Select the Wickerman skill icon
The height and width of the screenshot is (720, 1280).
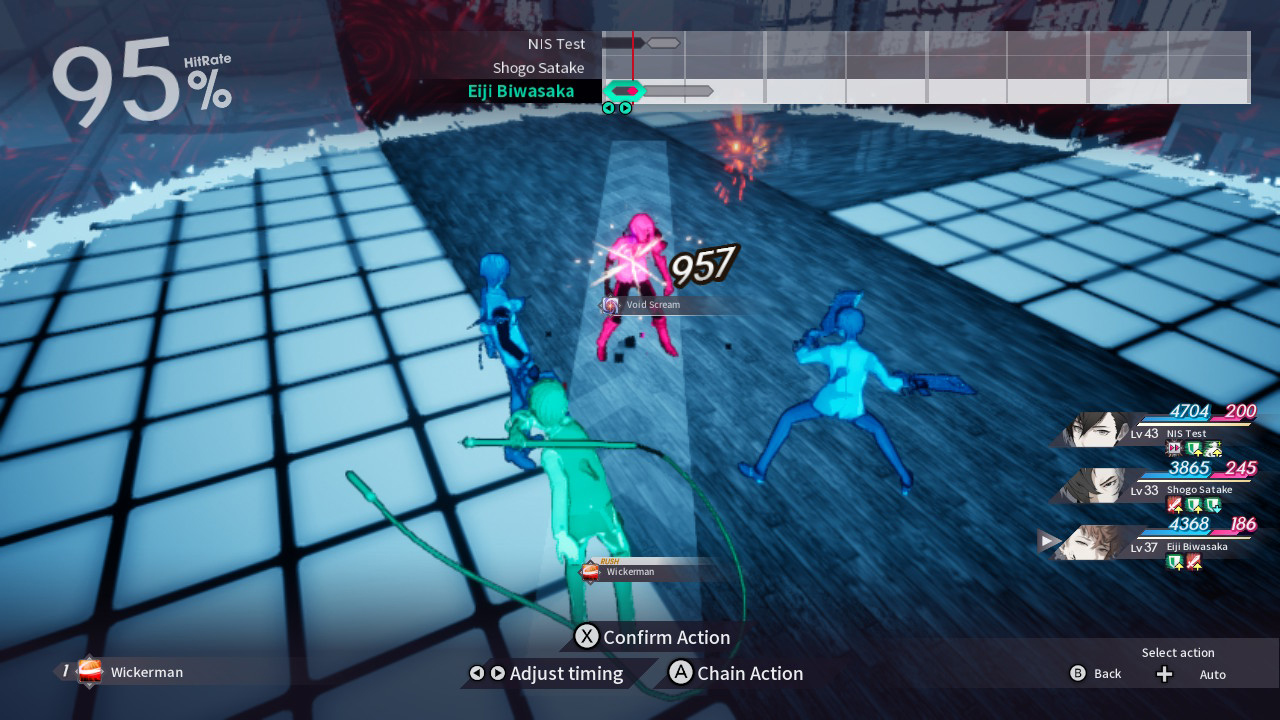(x=89, y=672)
